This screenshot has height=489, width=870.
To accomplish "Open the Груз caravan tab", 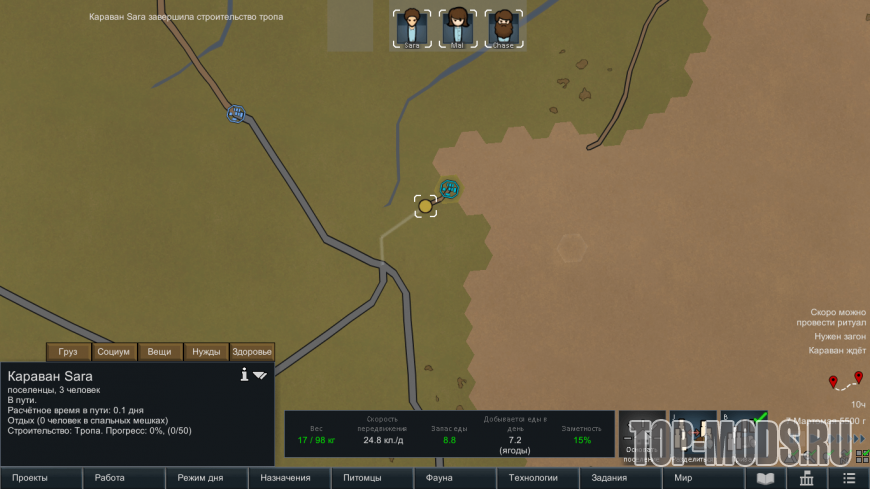I will coord(68,352).
